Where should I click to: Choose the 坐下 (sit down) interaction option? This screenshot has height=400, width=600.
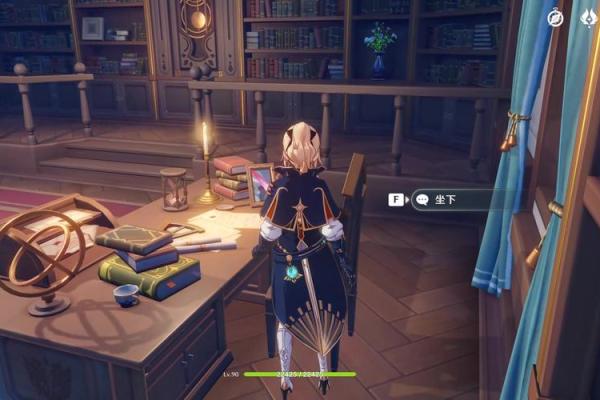(x=440, y=199)
